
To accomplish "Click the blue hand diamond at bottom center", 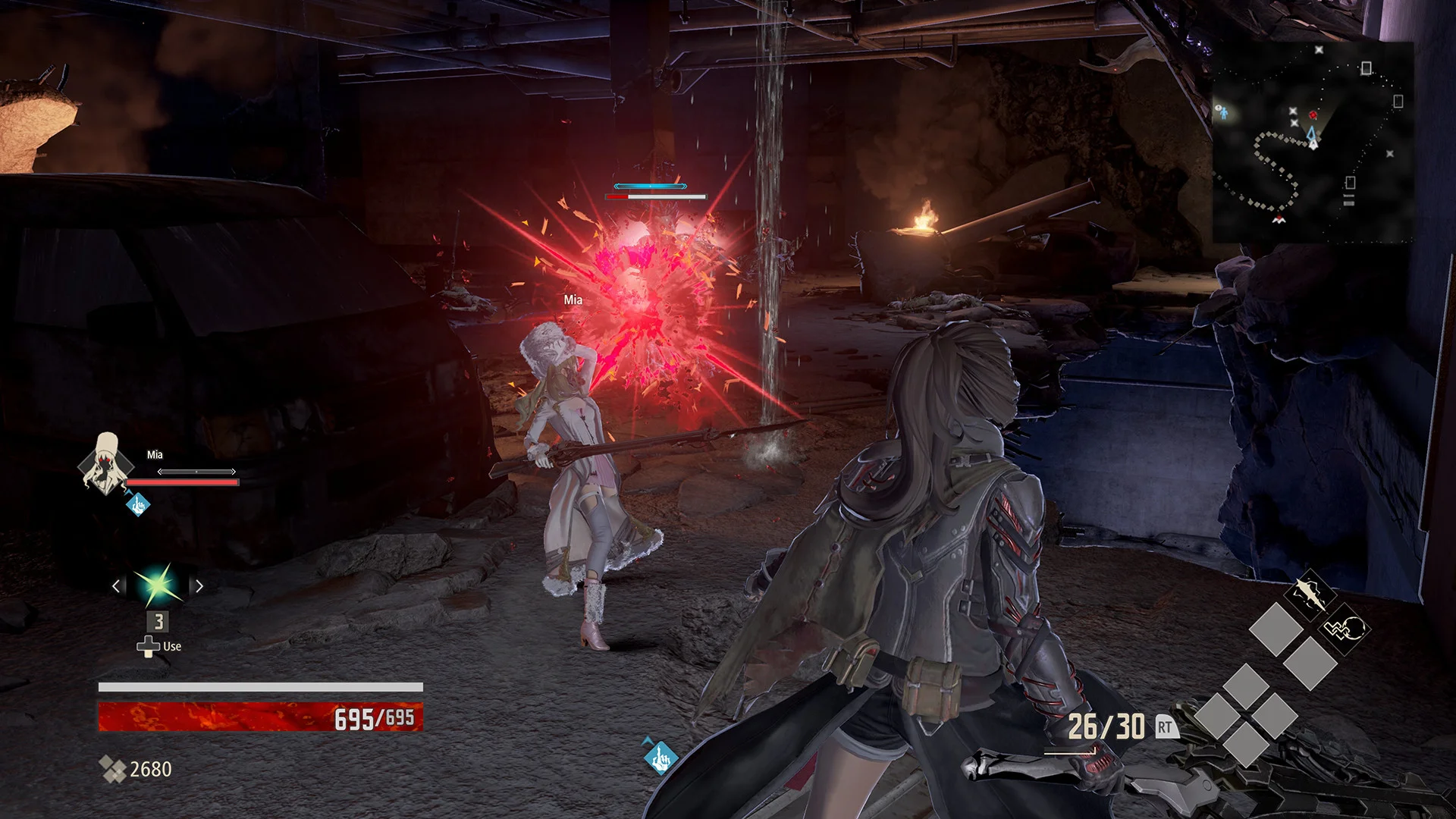I will [659, 757].
